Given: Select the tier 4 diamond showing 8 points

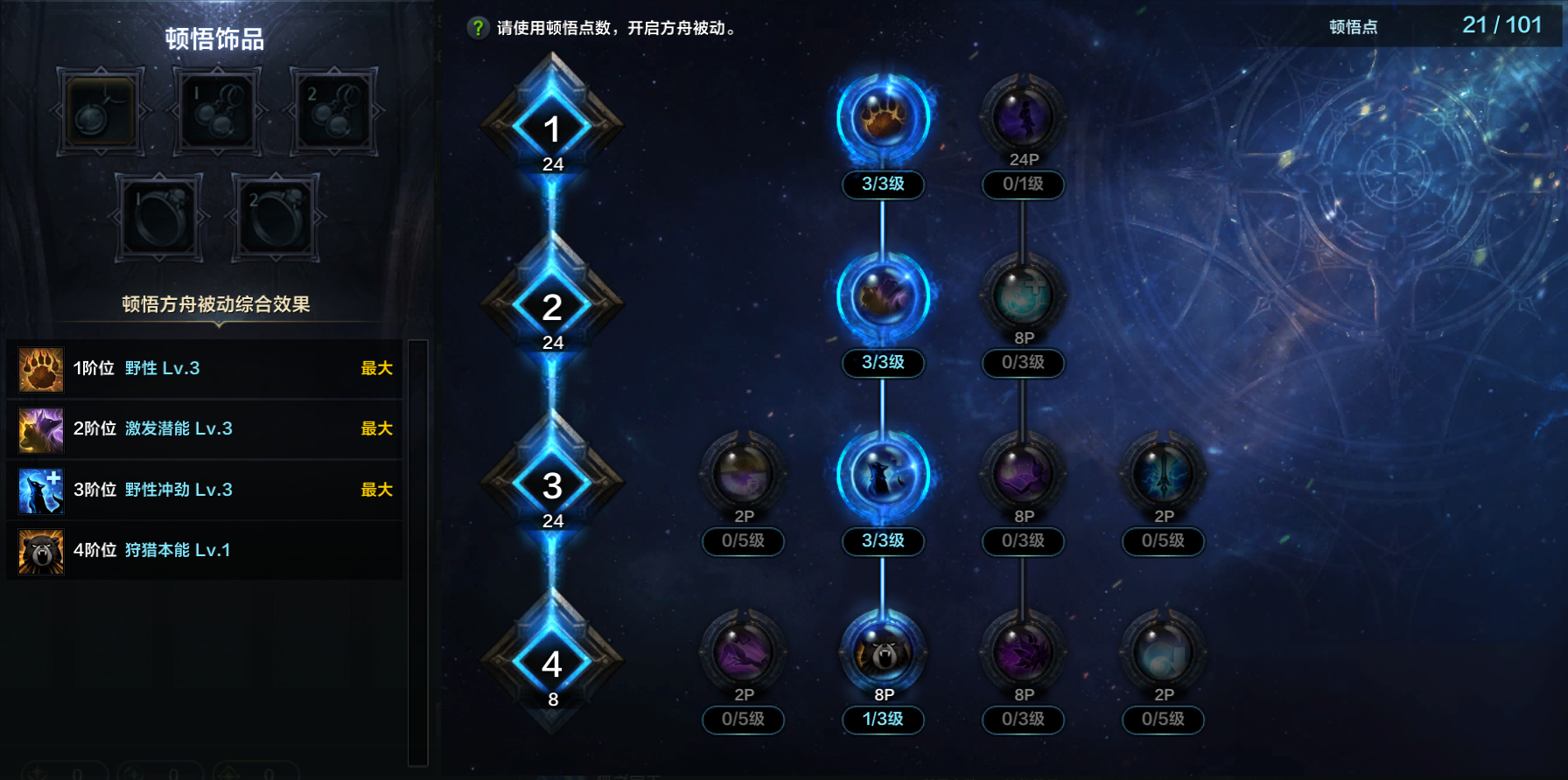Looking at the screenshot, I should pos(551,663).
